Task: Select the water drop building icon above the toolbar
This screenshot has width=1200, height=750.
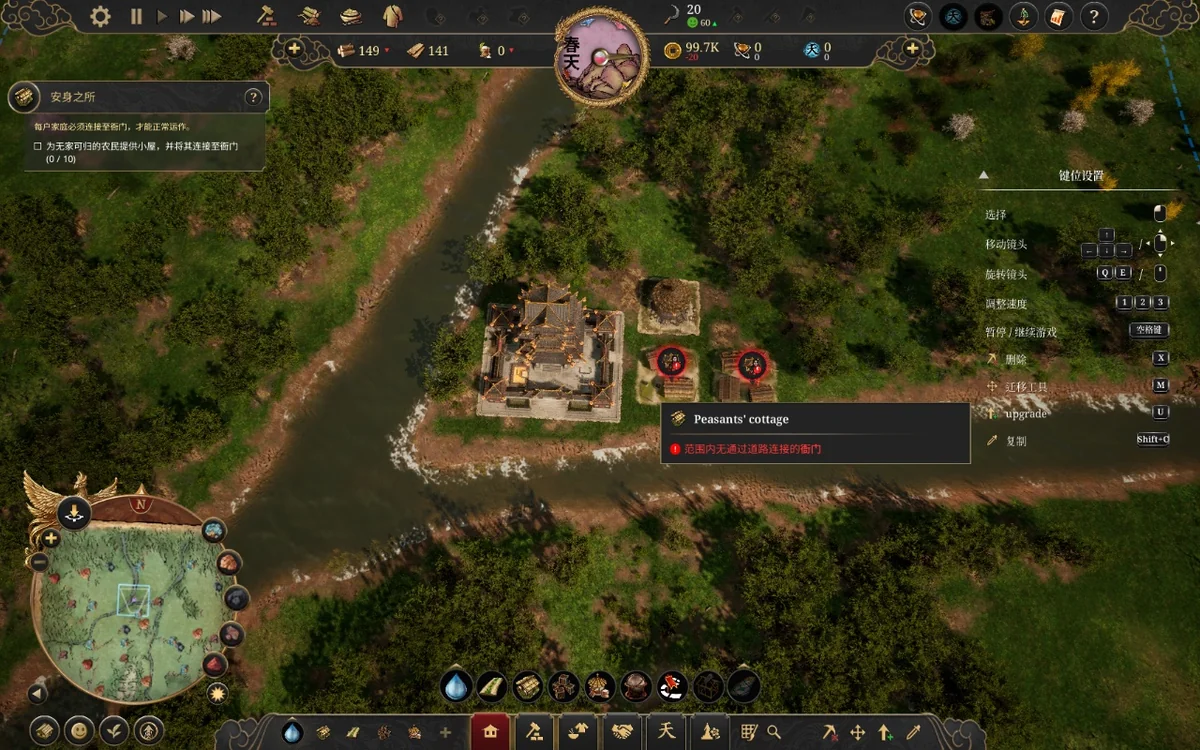Action: pyautogui.click(x=456, y=686)
